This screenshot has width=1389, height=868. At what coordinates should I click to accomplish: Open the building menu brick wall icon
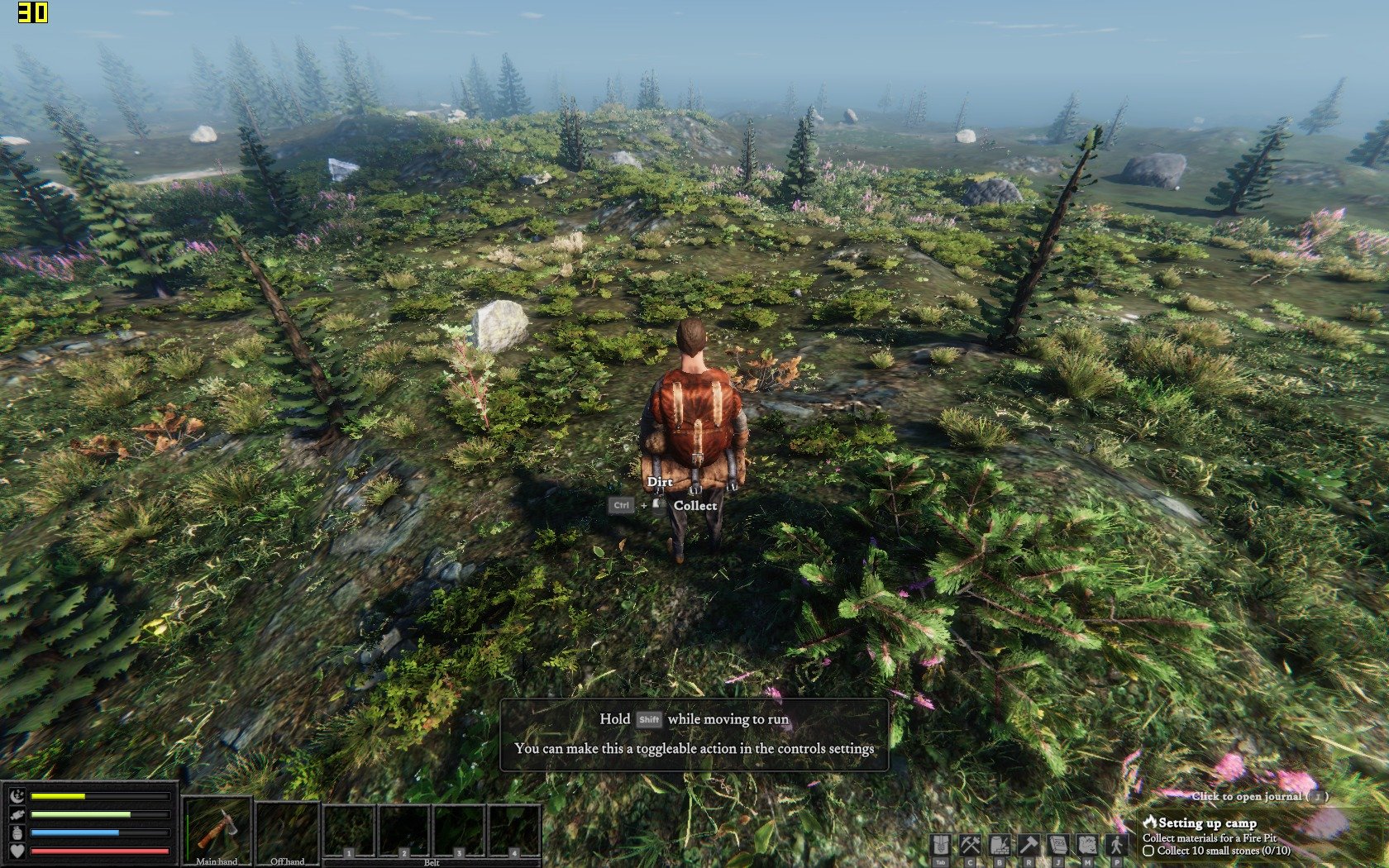pyautogui.click(x=1000, y=845)
